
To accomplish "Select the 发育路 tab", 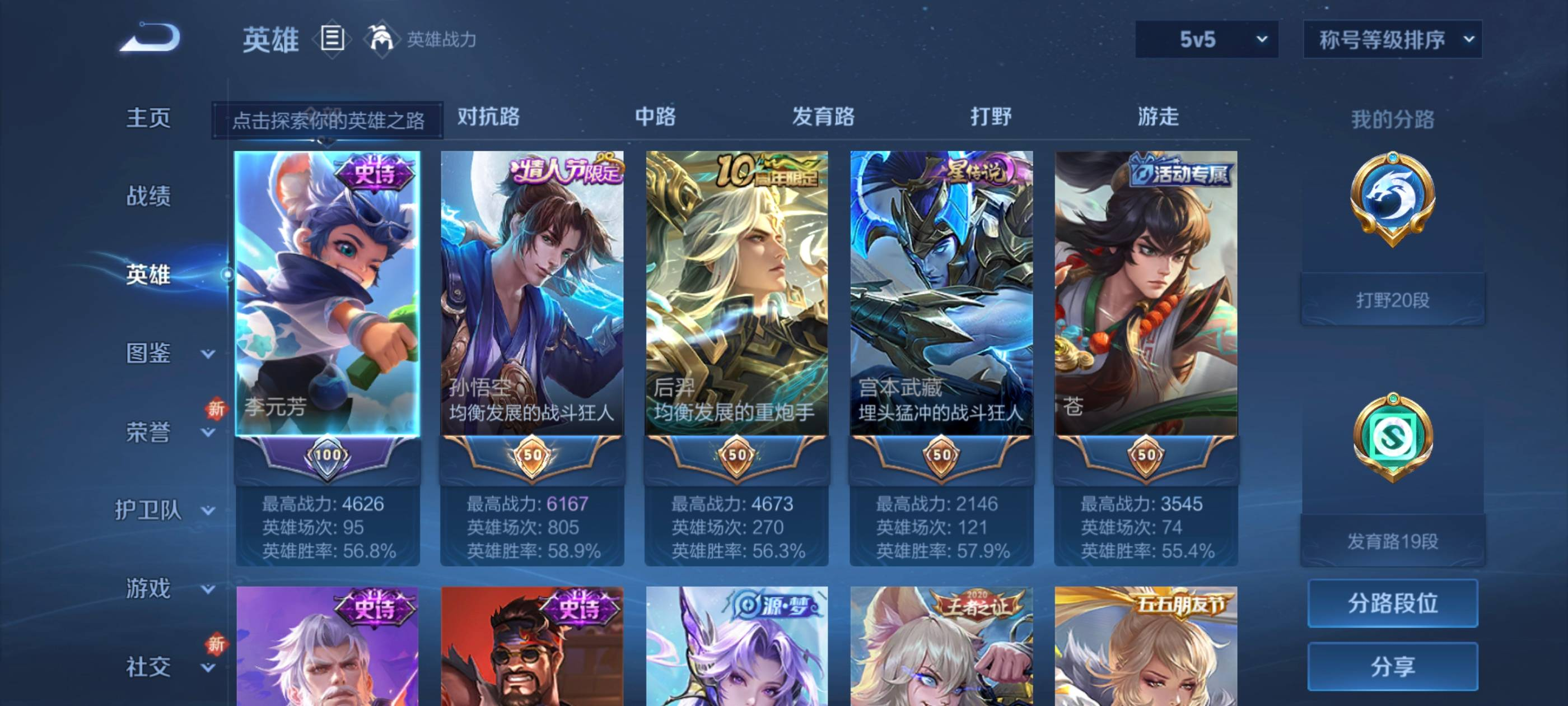I will point(823,117).
